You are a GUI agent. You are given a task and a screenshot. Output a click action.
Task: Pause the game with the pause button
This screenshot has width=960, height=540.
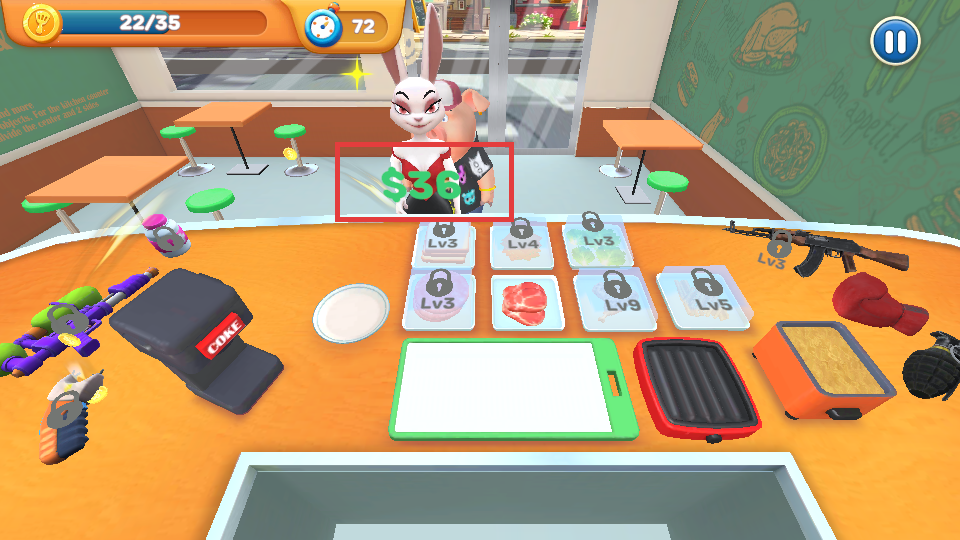point(895,42)
